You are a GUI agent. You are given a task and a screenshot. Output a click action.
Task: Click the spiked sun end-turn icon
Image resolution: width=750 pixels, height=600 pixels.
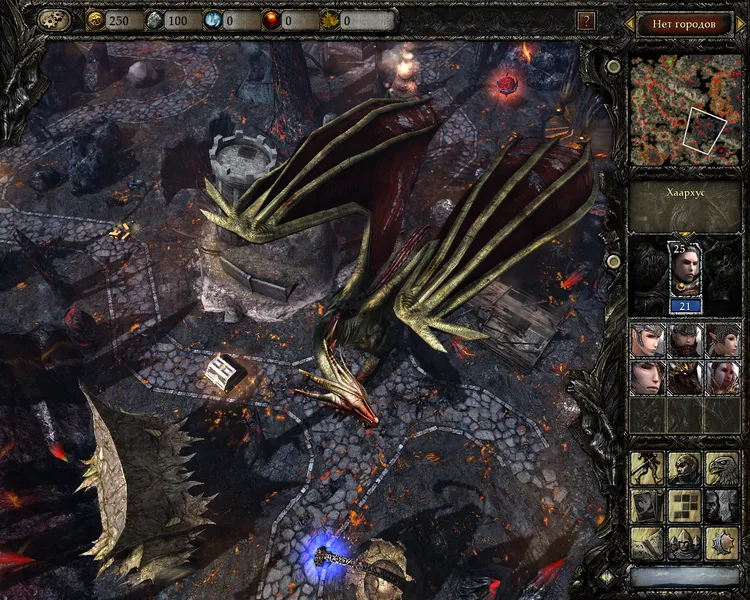721,543
